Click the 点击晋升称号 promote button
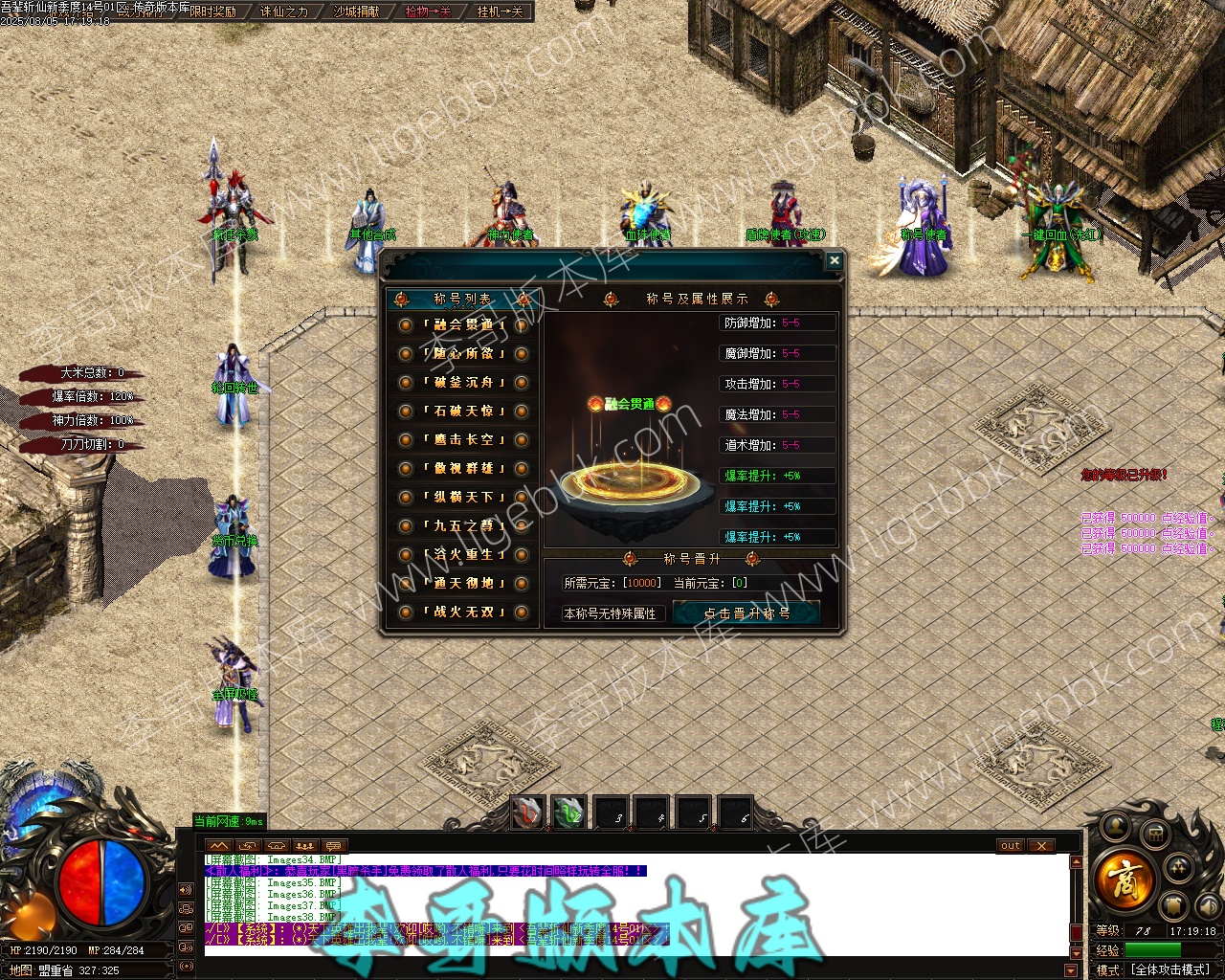 tap(746, 613)
